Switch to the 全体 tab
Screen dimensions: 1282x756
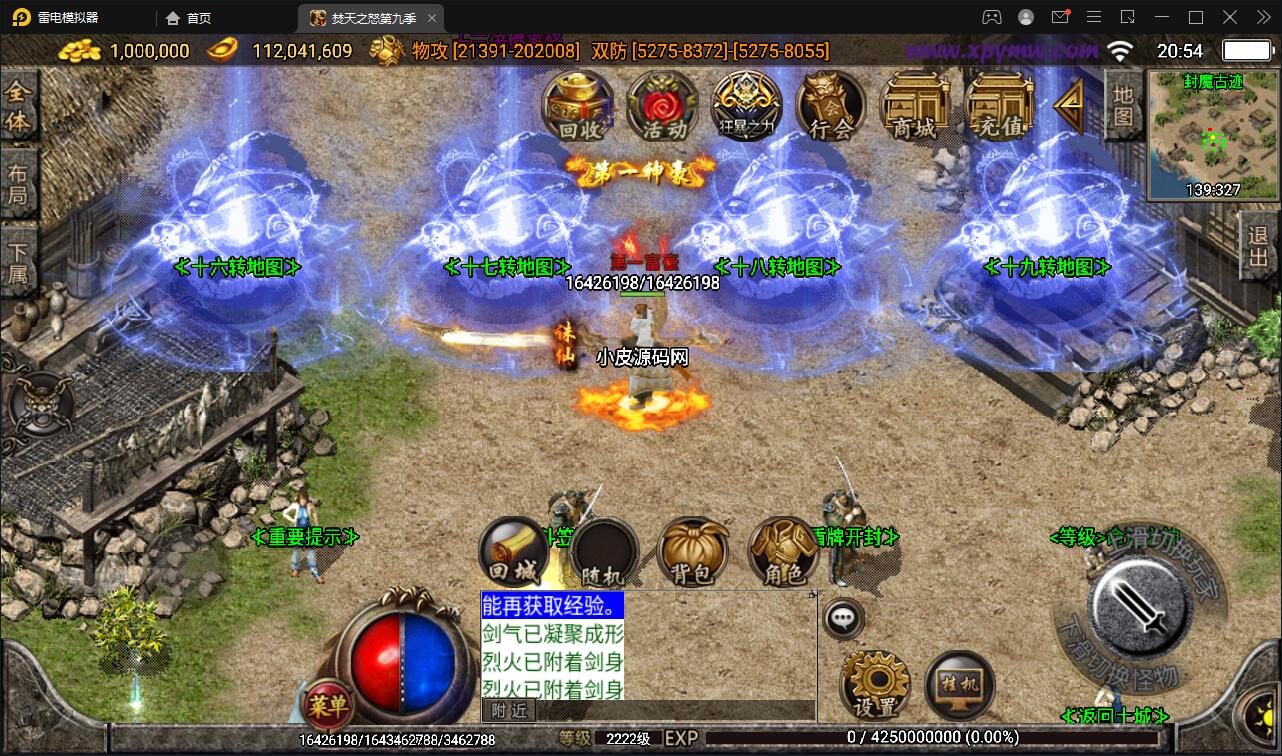[19, 107]
